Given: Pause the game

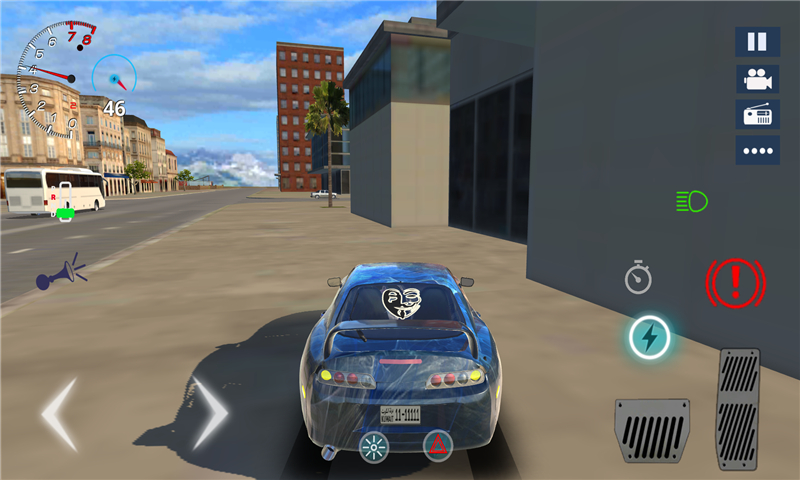Looking at the screenshot, I should pyautogui.click(x=757, y=42).
